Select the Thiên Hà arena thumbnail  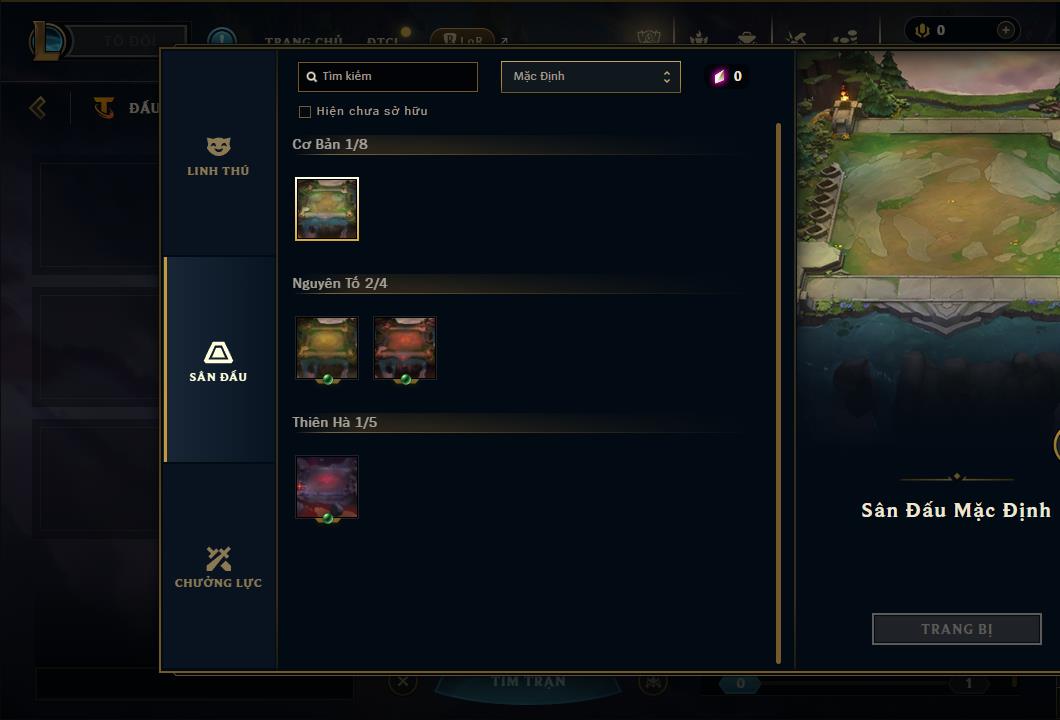tap(327, 487)
